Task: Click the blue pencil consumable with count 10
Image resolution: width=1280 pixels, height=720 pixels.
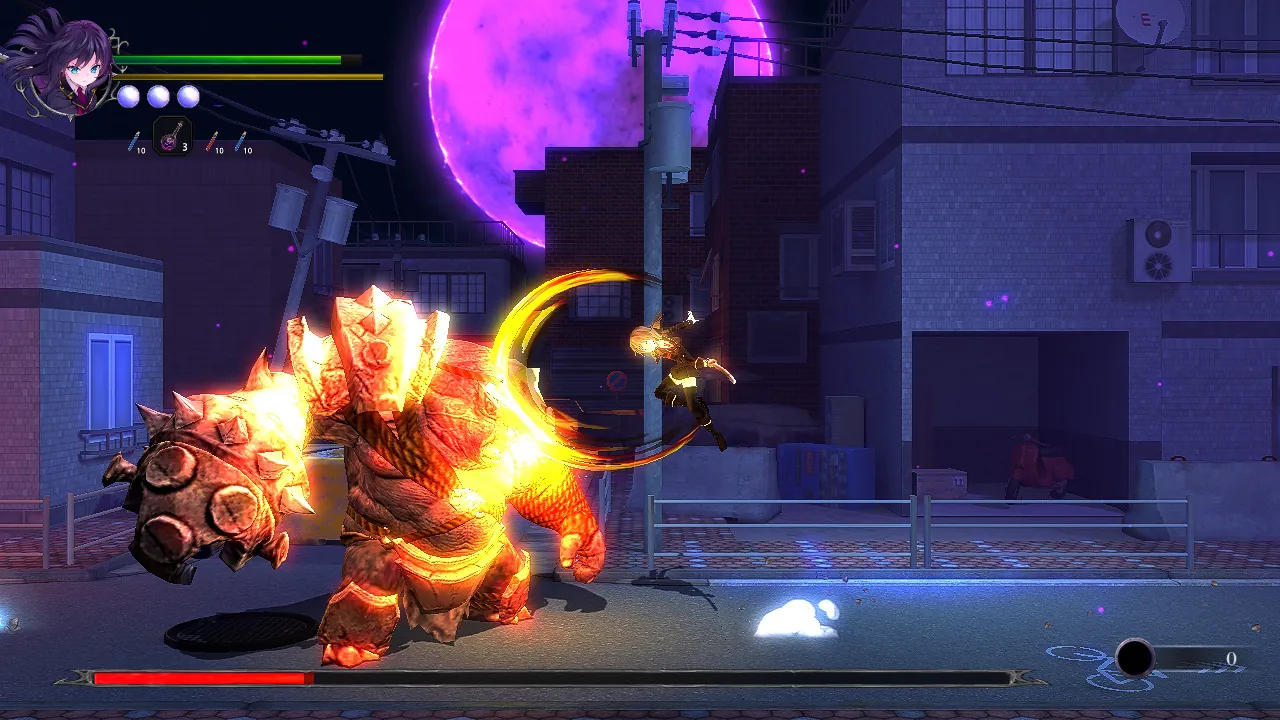Action: (x=134, y=140)
